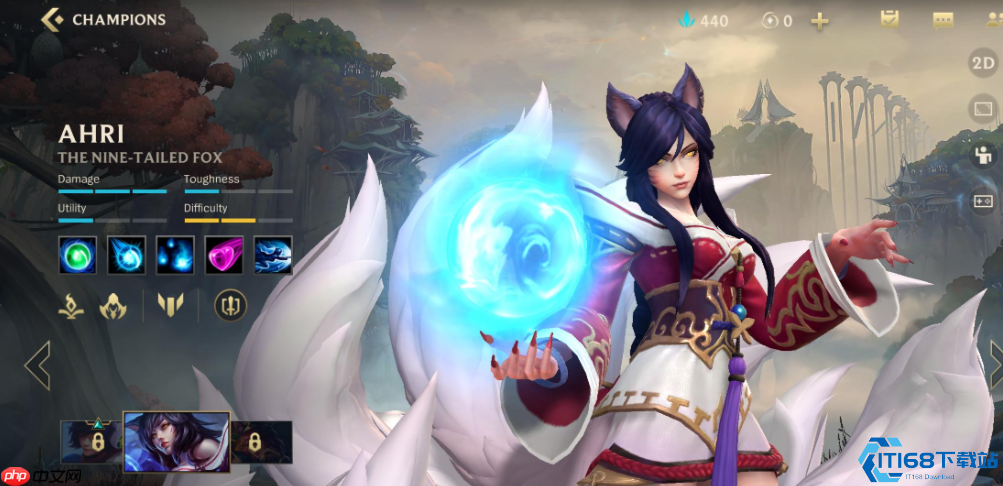Go to the previous champion with left arrow
Image resolution: width=1003 pixels, height=486 pixels.
coord(37,365)
